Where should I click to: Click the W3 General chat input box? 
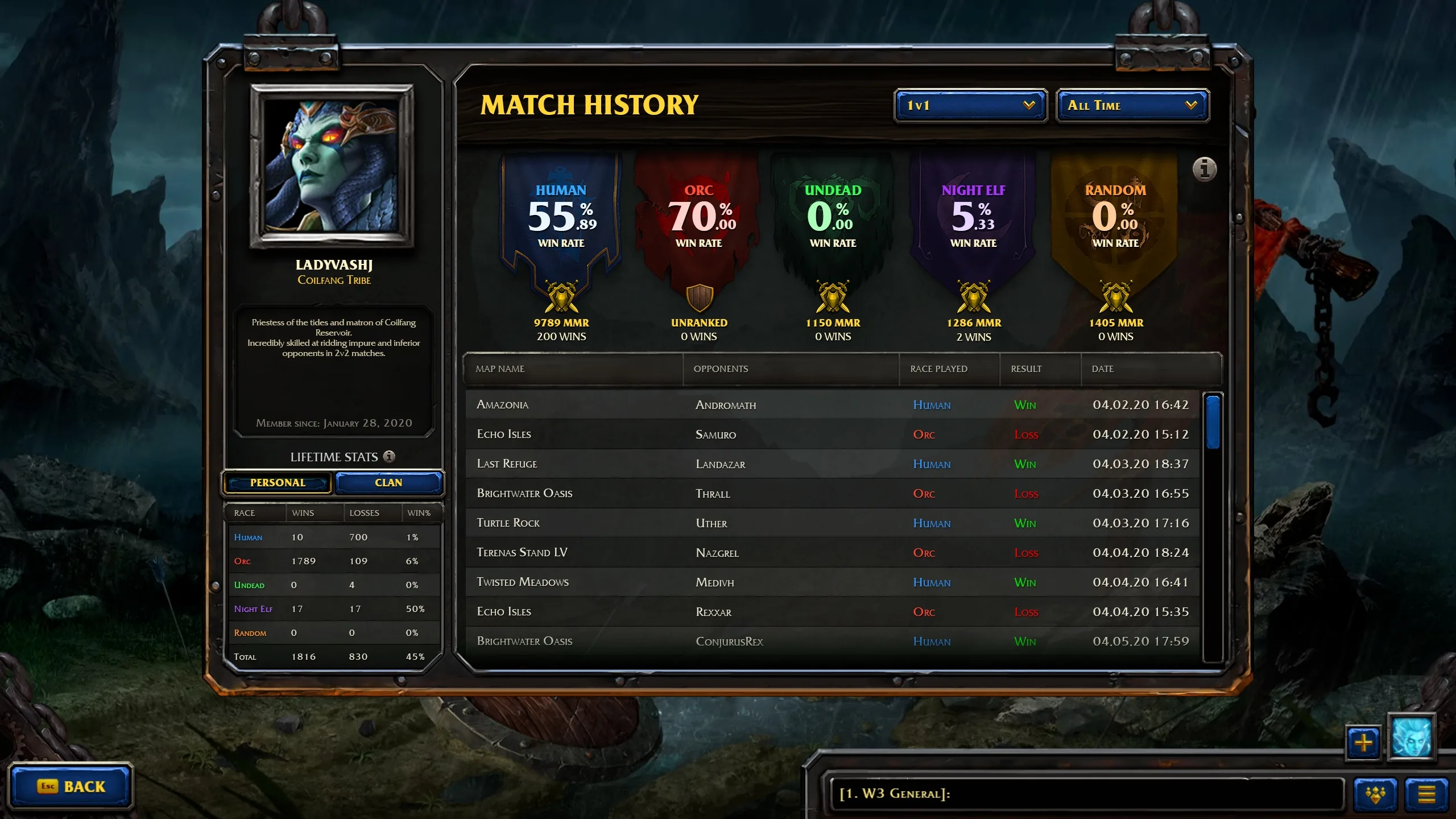(x=1086, y=793)
